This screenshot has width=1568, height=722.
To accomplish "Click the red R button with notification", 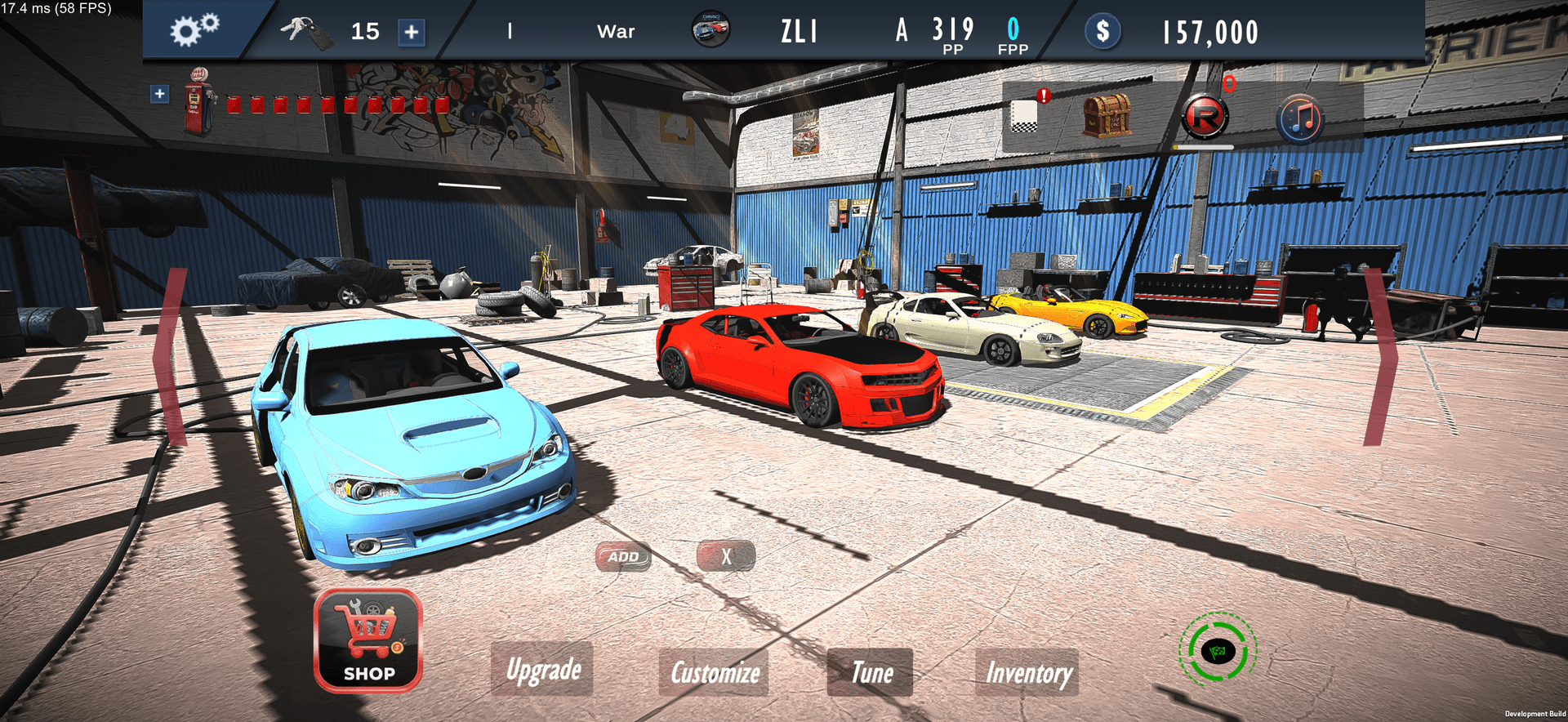I will [x=1206, y=116].
